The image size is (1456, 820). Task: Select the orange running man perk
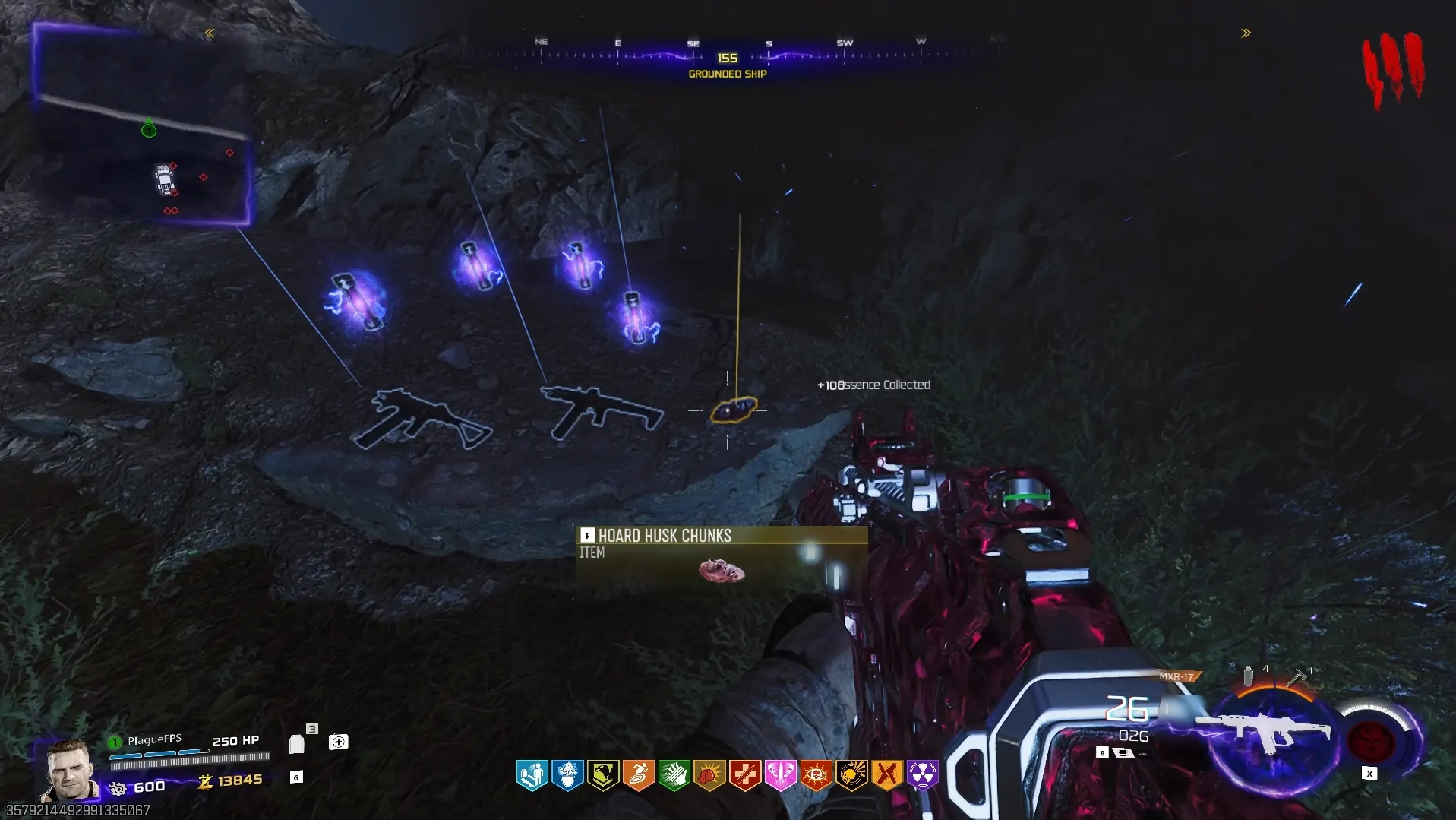pos(639,775)
